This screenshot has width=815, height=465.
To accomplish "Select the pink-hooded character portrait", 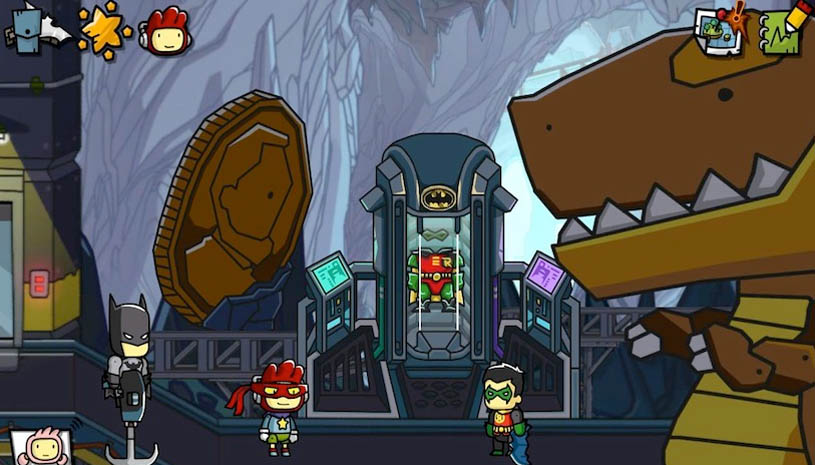I will (x=40, y=447).
